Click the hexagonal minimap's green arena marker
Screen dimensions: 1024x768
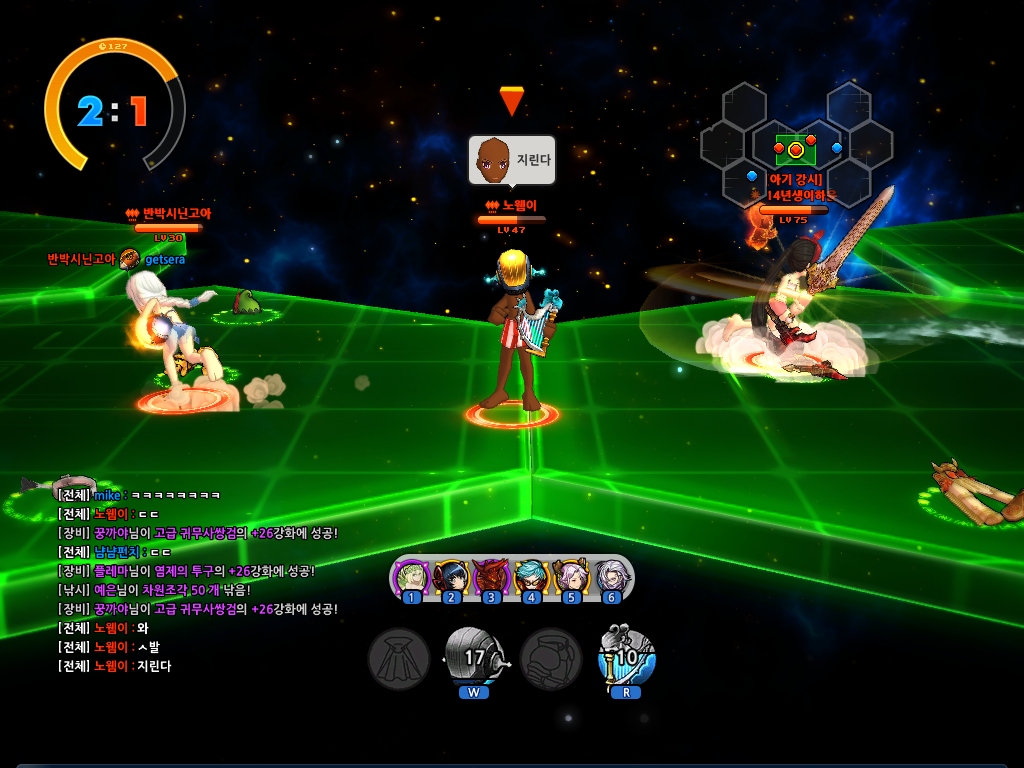[796, 150]
